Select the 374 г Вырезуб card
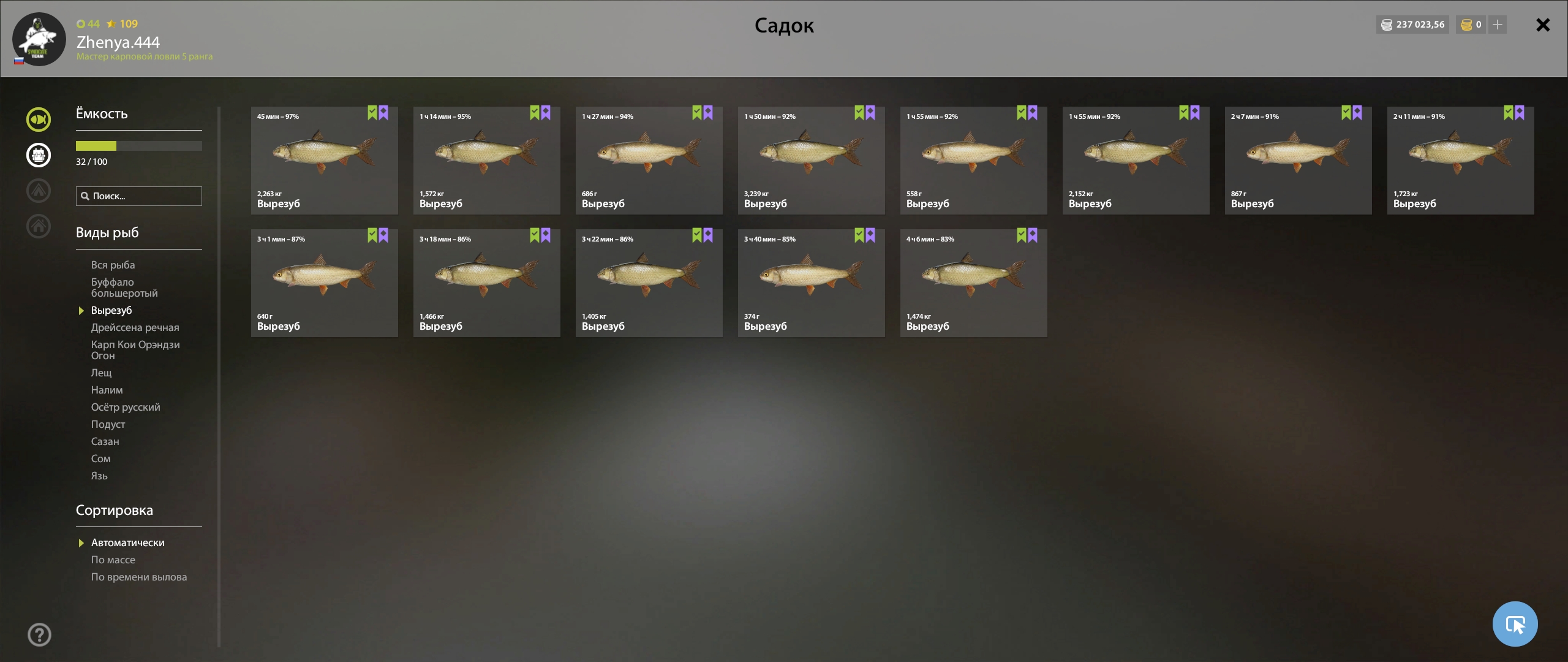The width and height of the screenshot is (1568, 662). coord(811,283)
